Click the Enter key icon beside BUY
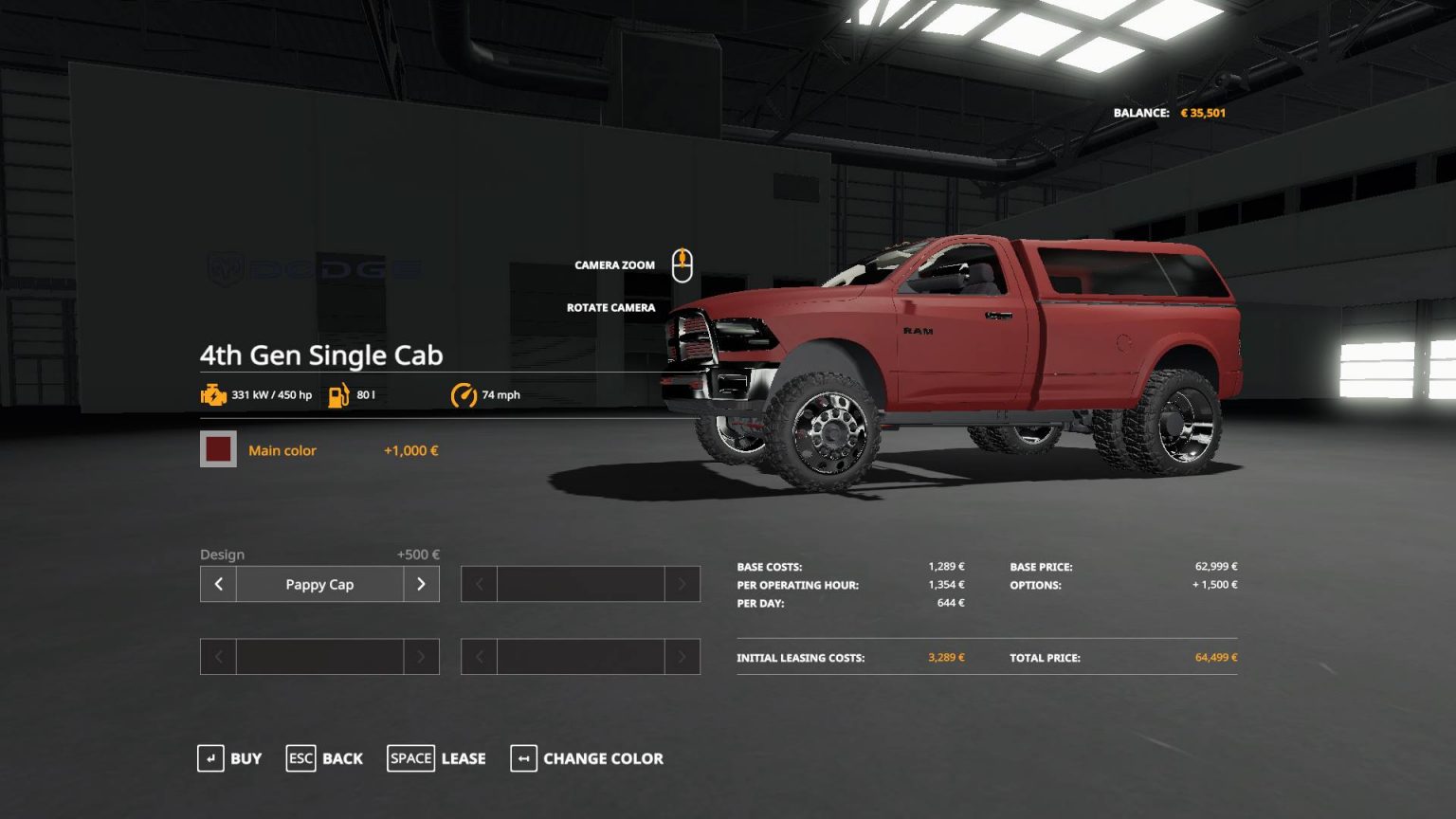The width and height of the screenshot is (1456, 819). pos(210,758)
